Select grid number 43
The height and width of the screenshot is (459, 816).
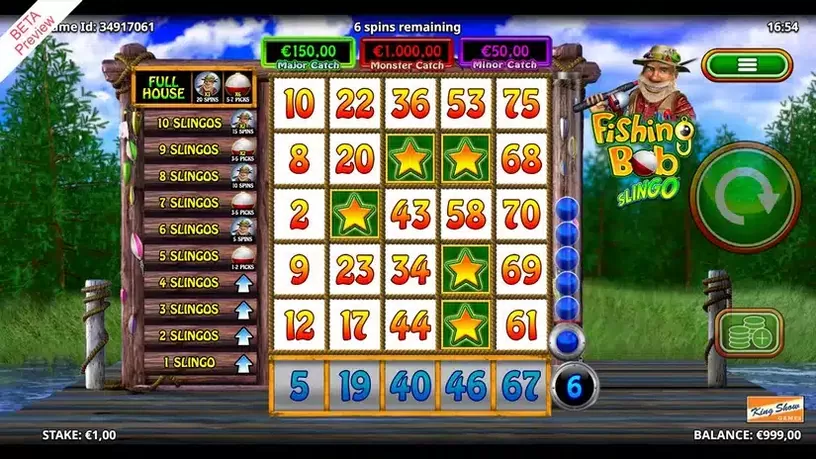point(408,213)
